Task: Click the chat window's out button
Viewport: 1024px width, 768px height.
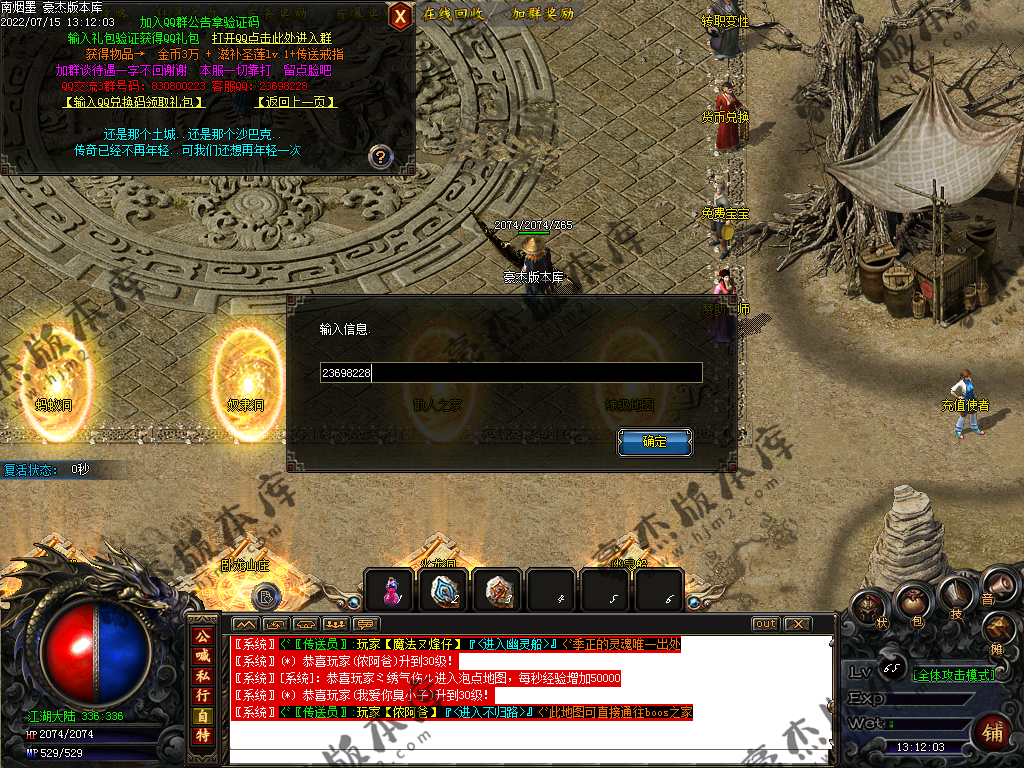Action: pyautogui.click(x=765, y=624)
